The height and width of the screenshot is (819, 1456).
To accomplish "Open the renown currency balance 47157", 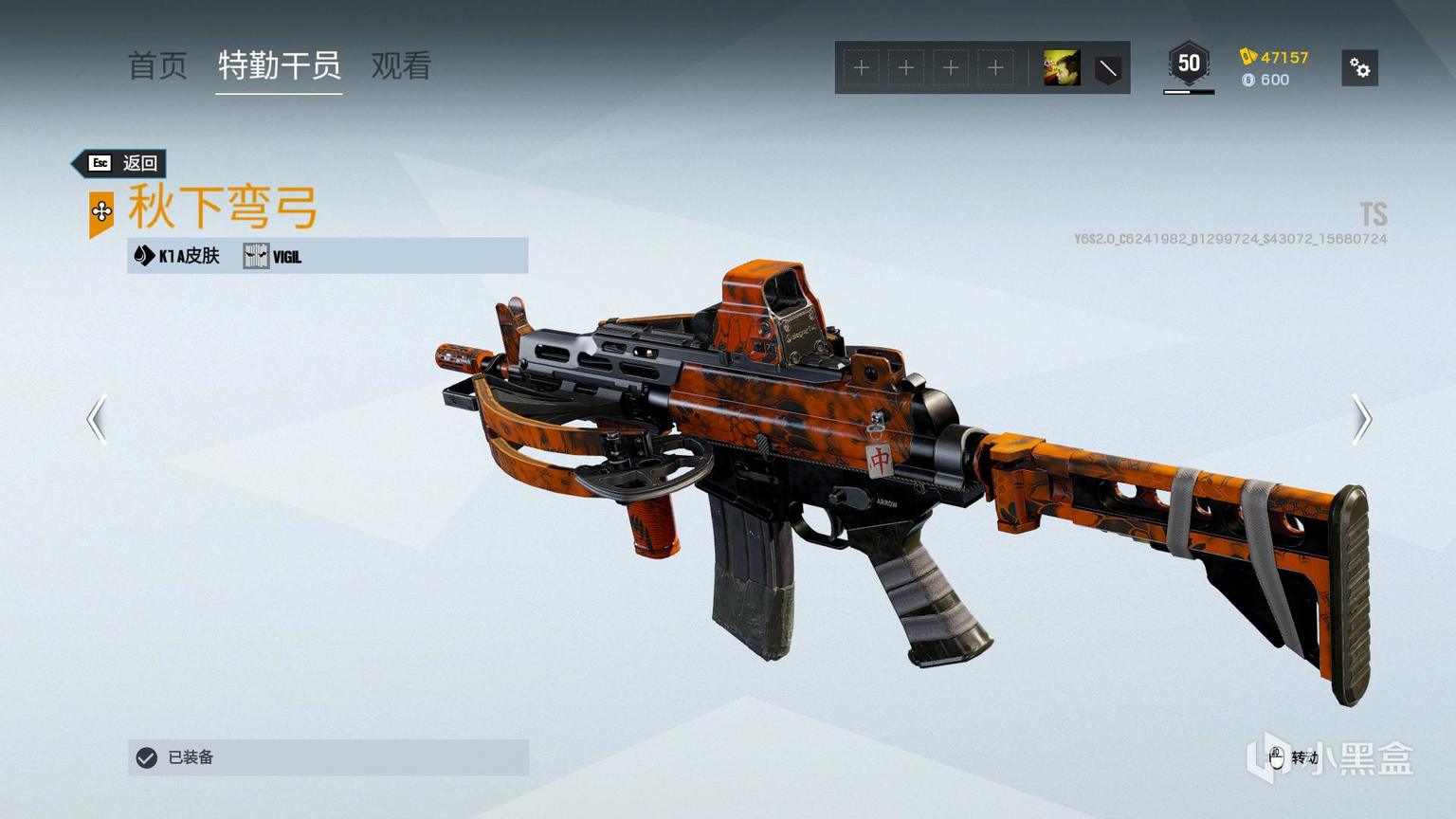I will click(x=1274, y=57).
